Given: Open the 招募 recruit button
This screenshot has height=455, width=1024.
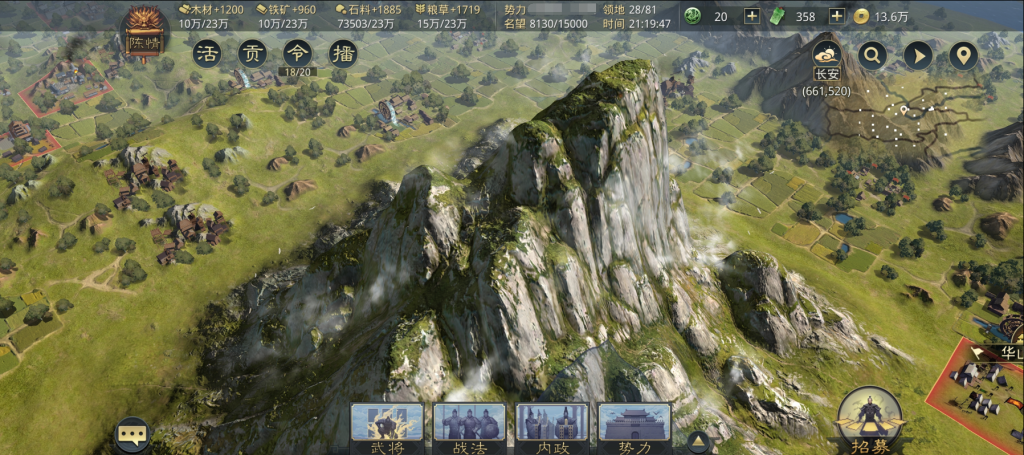Looking at the screenshot, I should (870, 420).
